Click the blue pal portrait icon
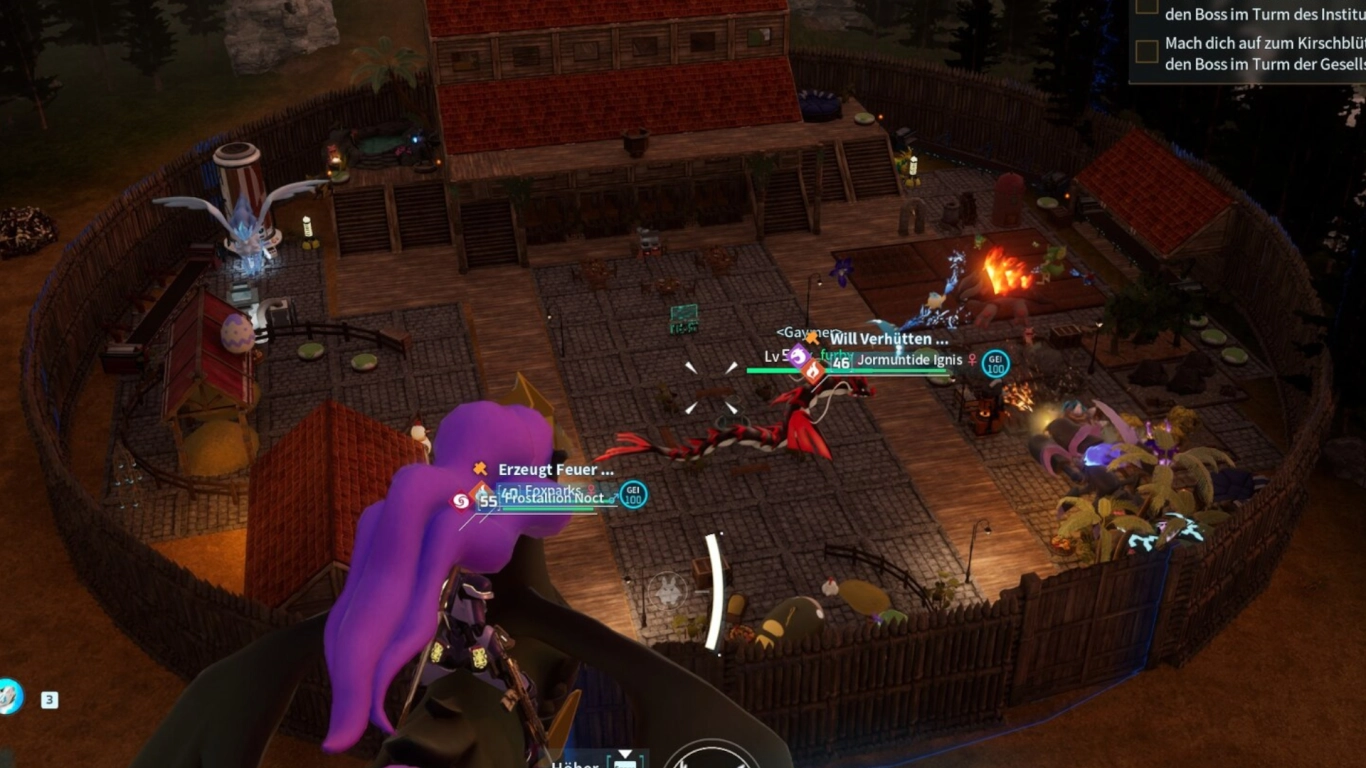This screenshot has height=768, width=1366. [x=10, y=696]
